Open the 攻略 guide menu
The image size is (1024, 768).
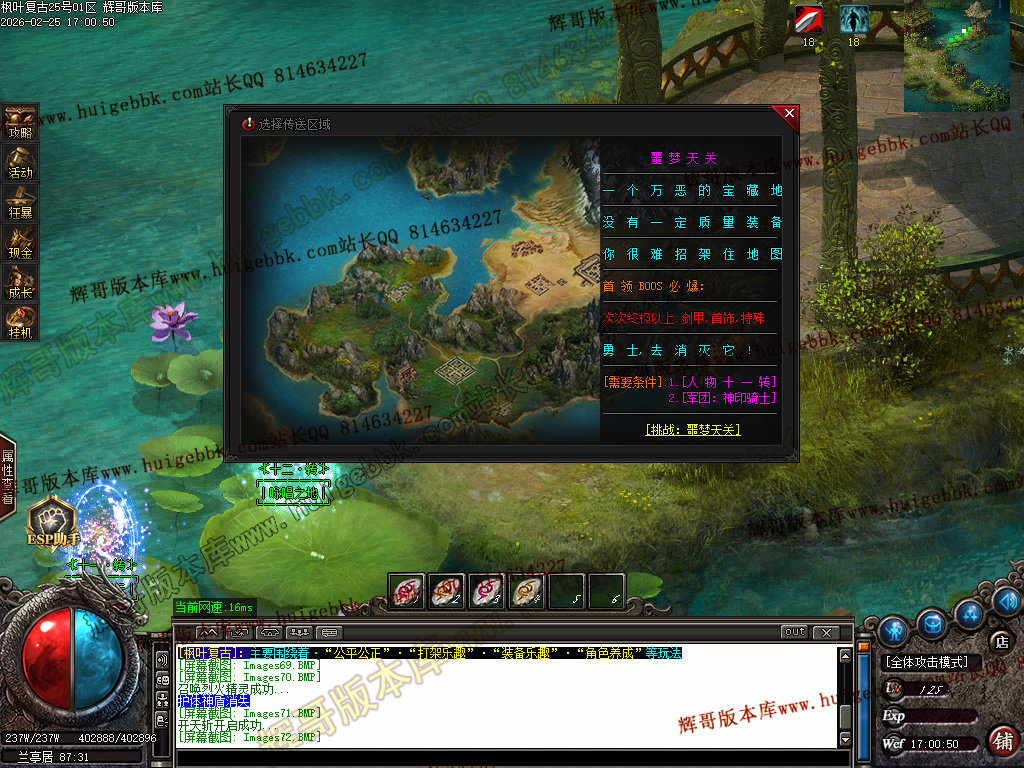(x=20, y=121)
